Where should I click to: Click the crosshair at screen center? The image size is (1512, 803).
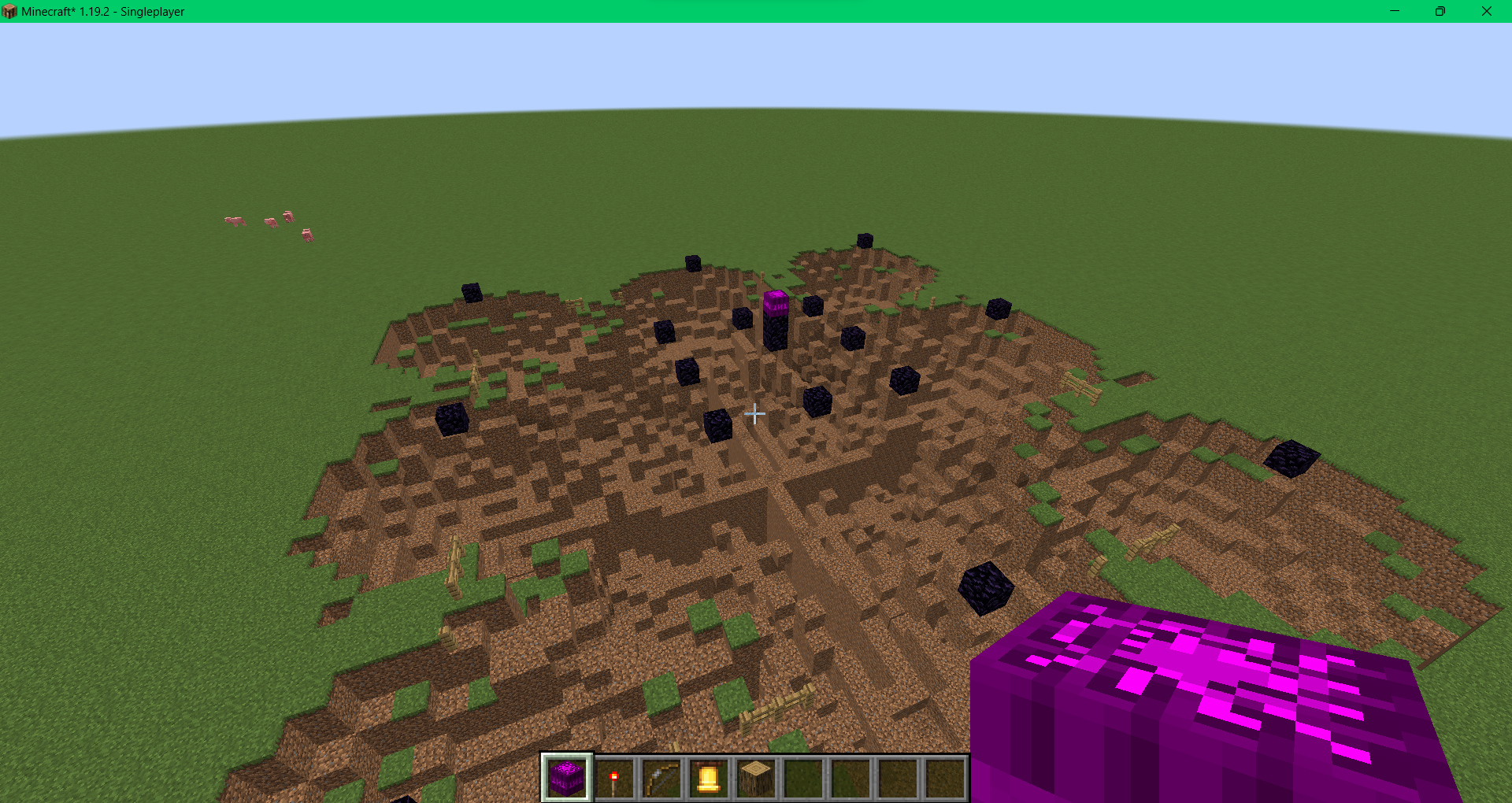754,413
